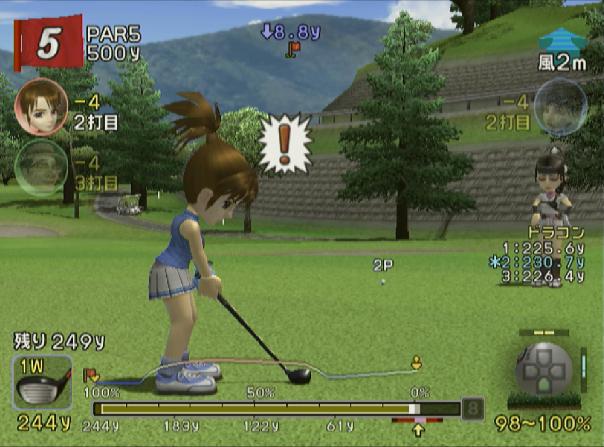This screenshot has height=447, width=604.
Task: Click the gray number 8 box by the power bar
Action: (x=473, y=408)
